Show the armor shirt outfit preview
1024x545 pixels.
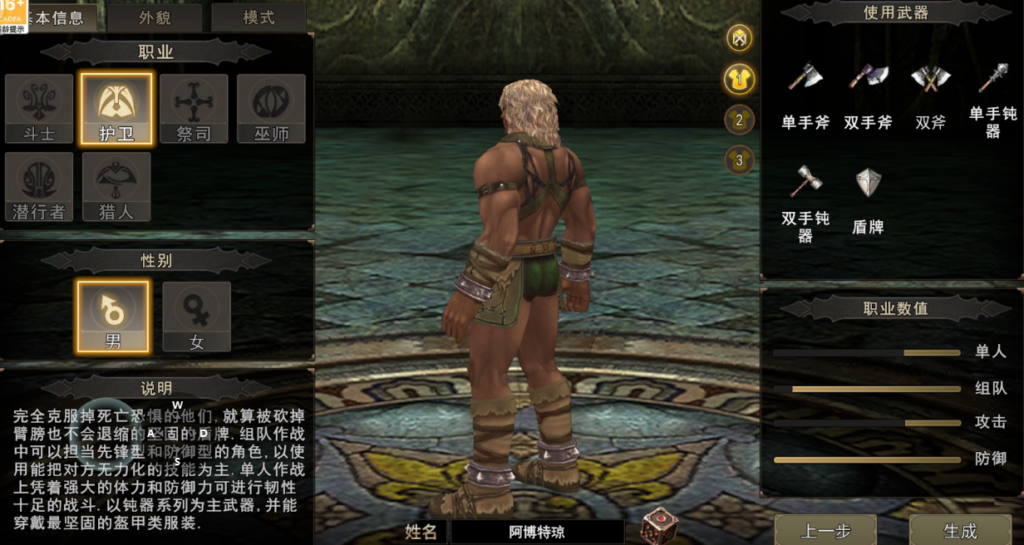point(740,79)
